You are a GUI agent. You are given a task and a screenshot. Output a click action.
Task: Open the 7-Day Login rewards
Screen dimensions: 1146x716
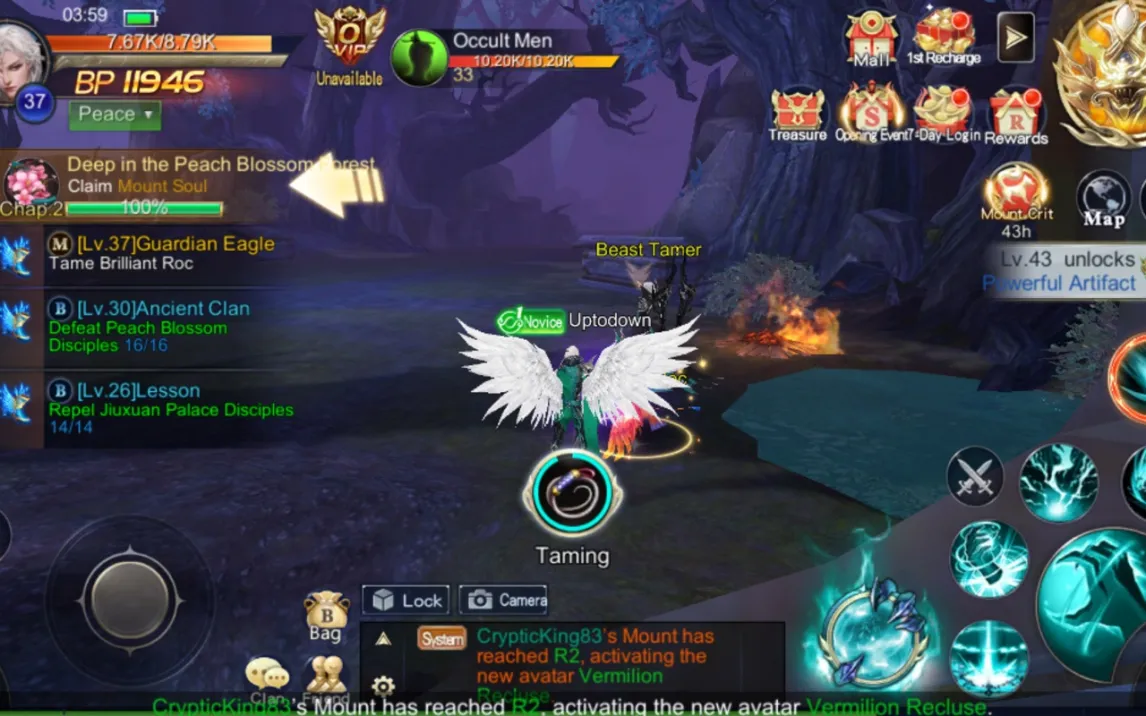pos(943,112)
